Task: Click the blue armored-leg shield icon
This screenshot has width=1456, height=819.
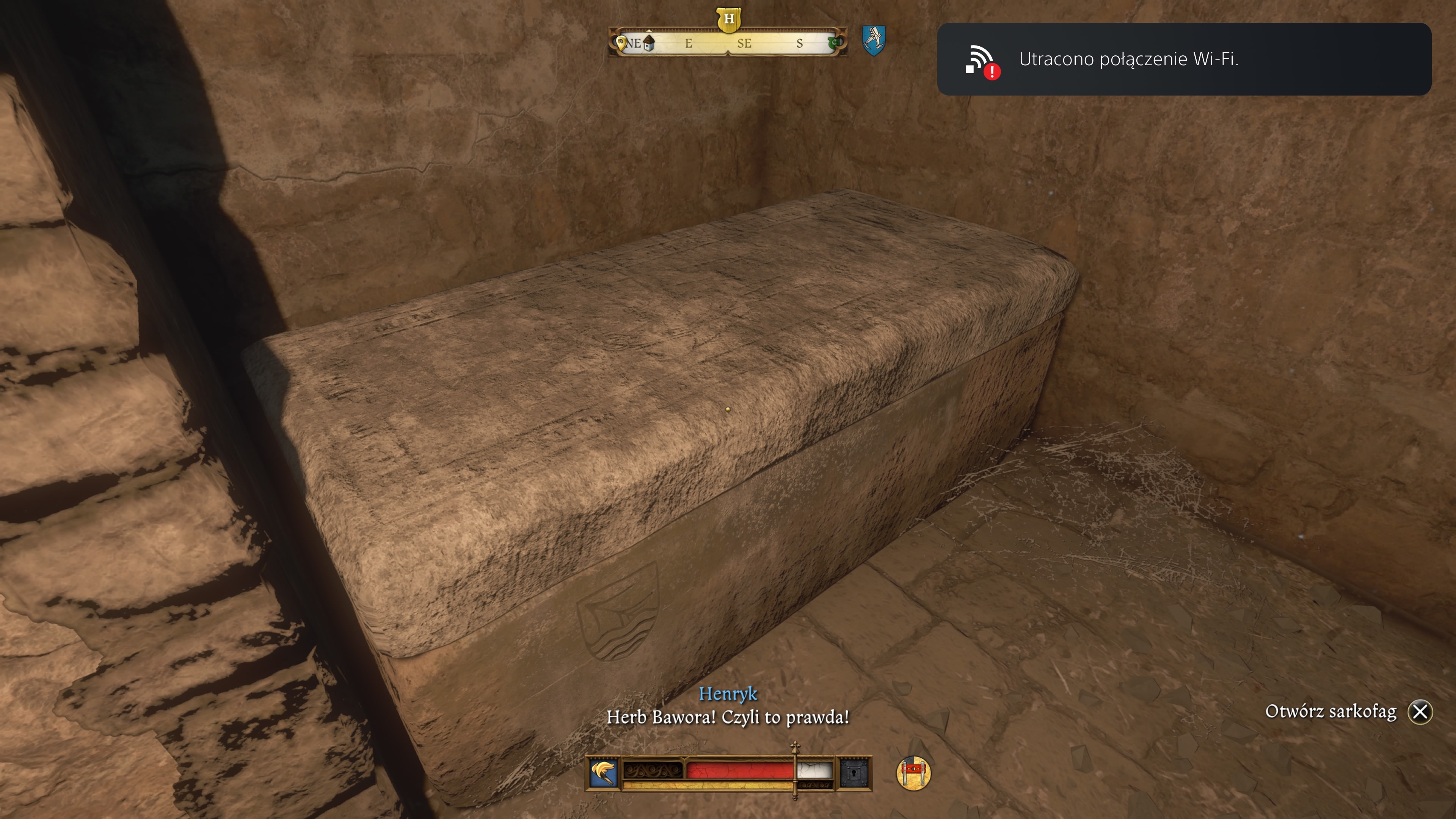Action: (873, 40)
